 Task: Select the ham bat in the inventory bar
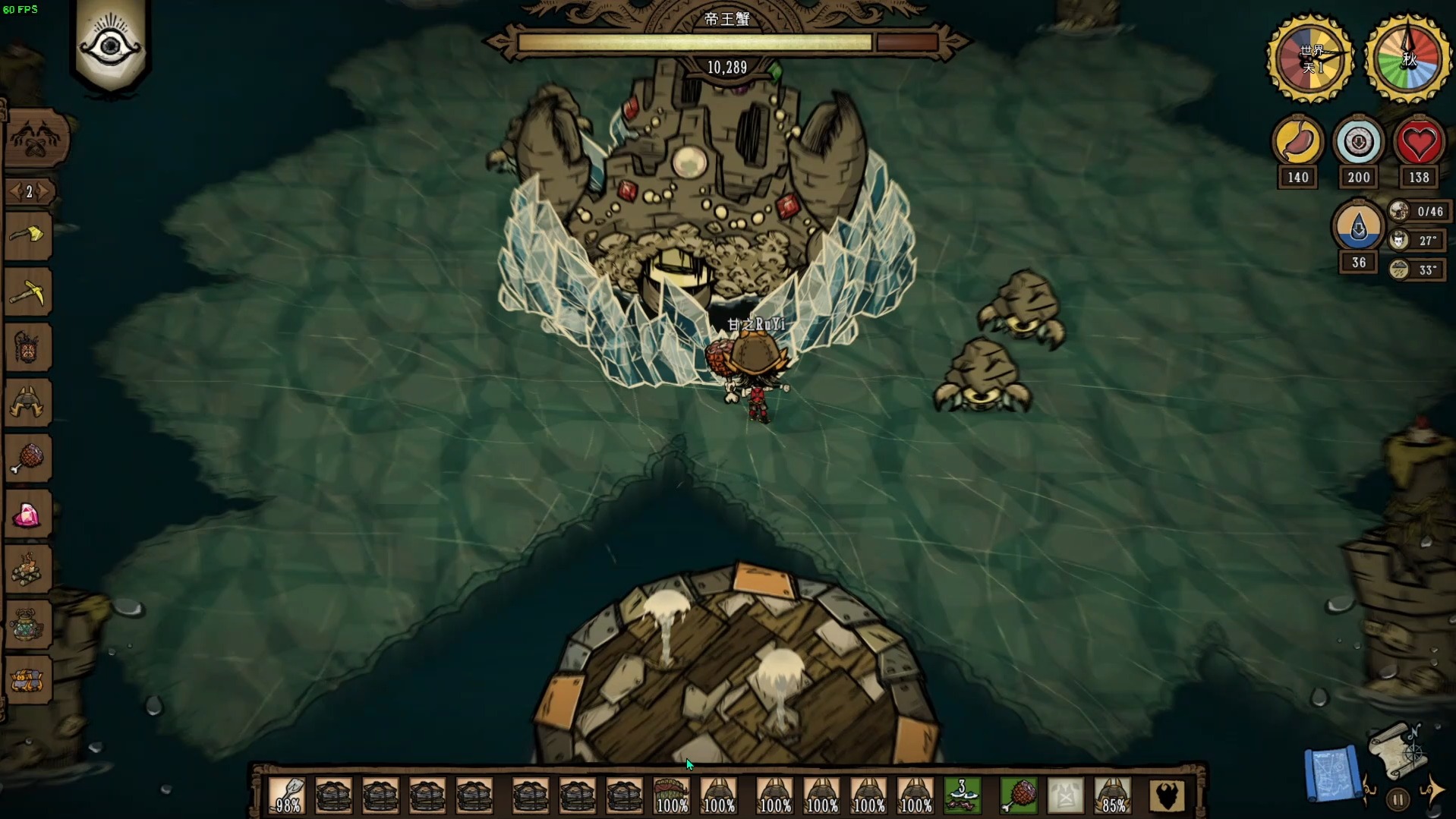1019,795
